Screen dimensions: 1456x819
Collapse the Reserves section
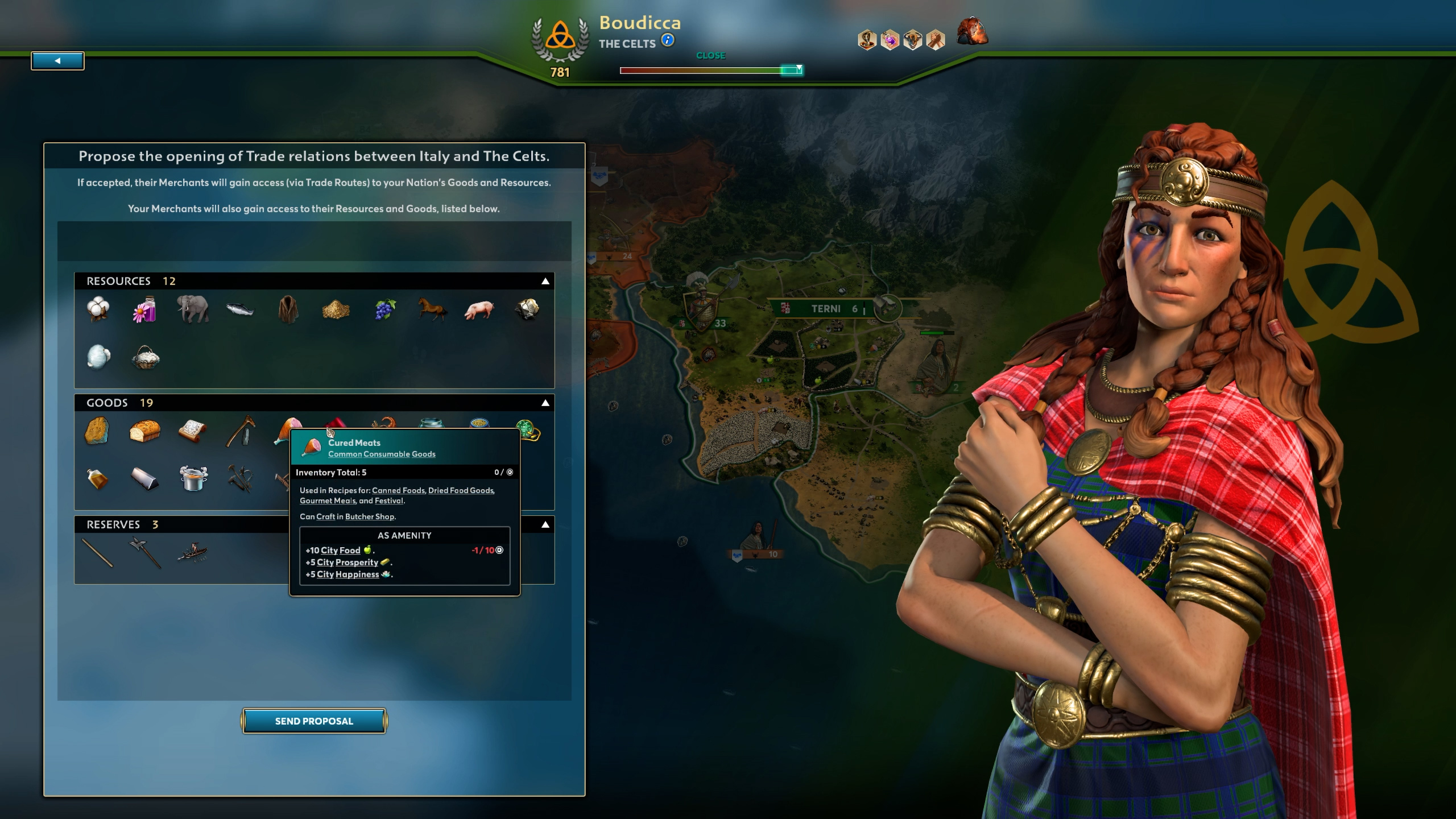[x=545, y=524]
